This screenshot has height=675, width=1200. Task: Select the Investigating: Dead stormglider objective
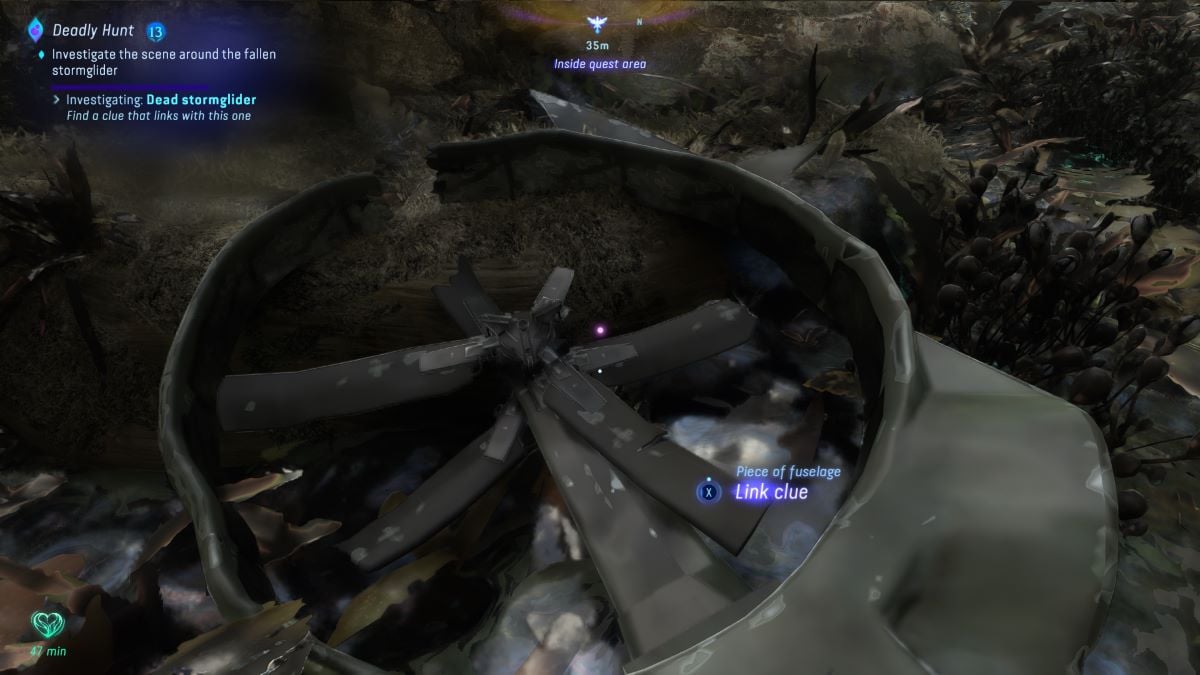[161, 100]
